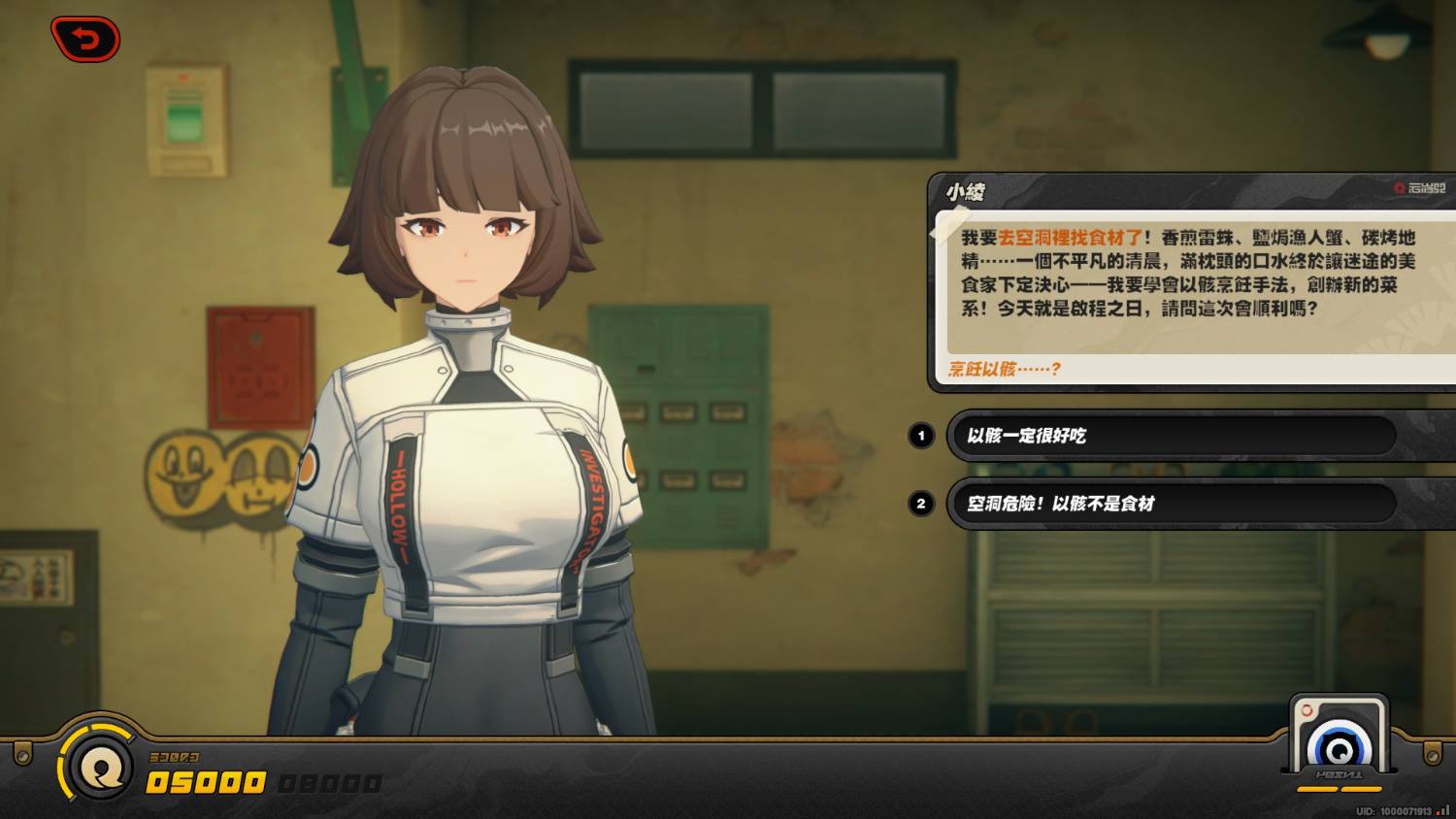Click the red back arrow button

85,40
